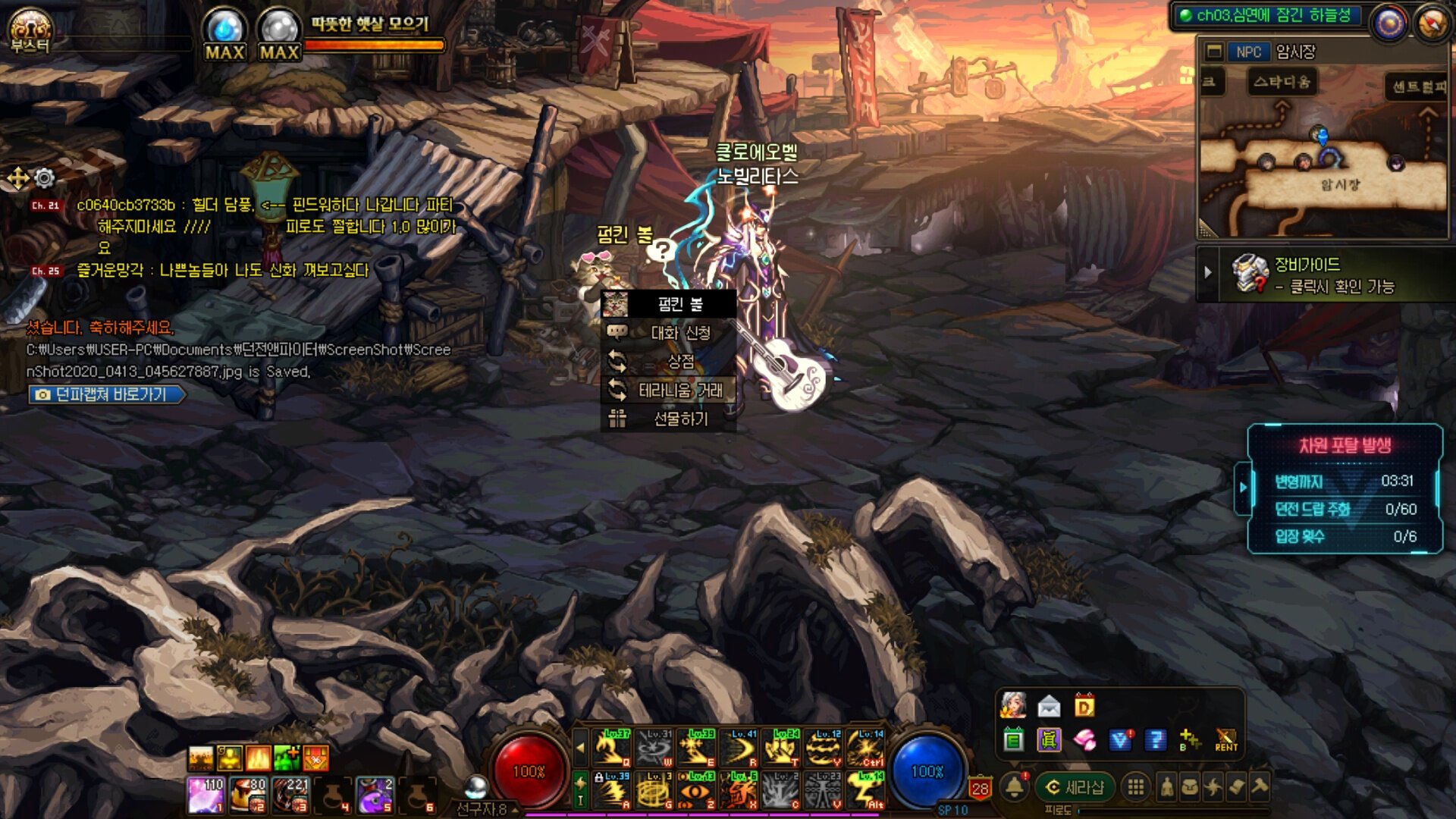1456x819 pixels.
Task: Toggle the NPC filter on minimap
Action: point(1247,52)
